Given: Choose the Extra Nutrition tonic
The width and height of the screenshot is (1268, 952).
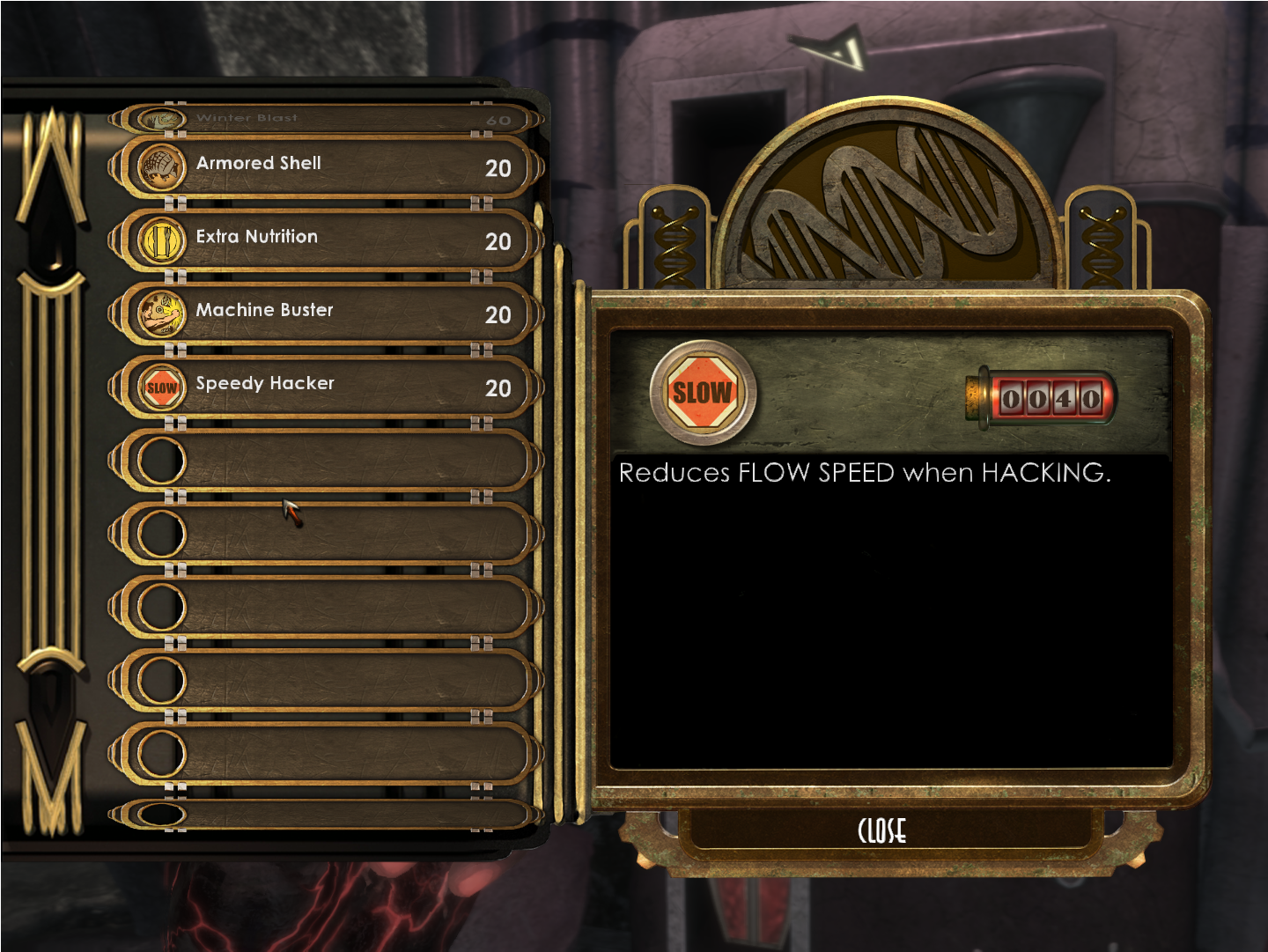Looking at the screenshot, I should (x=326, y=240).
